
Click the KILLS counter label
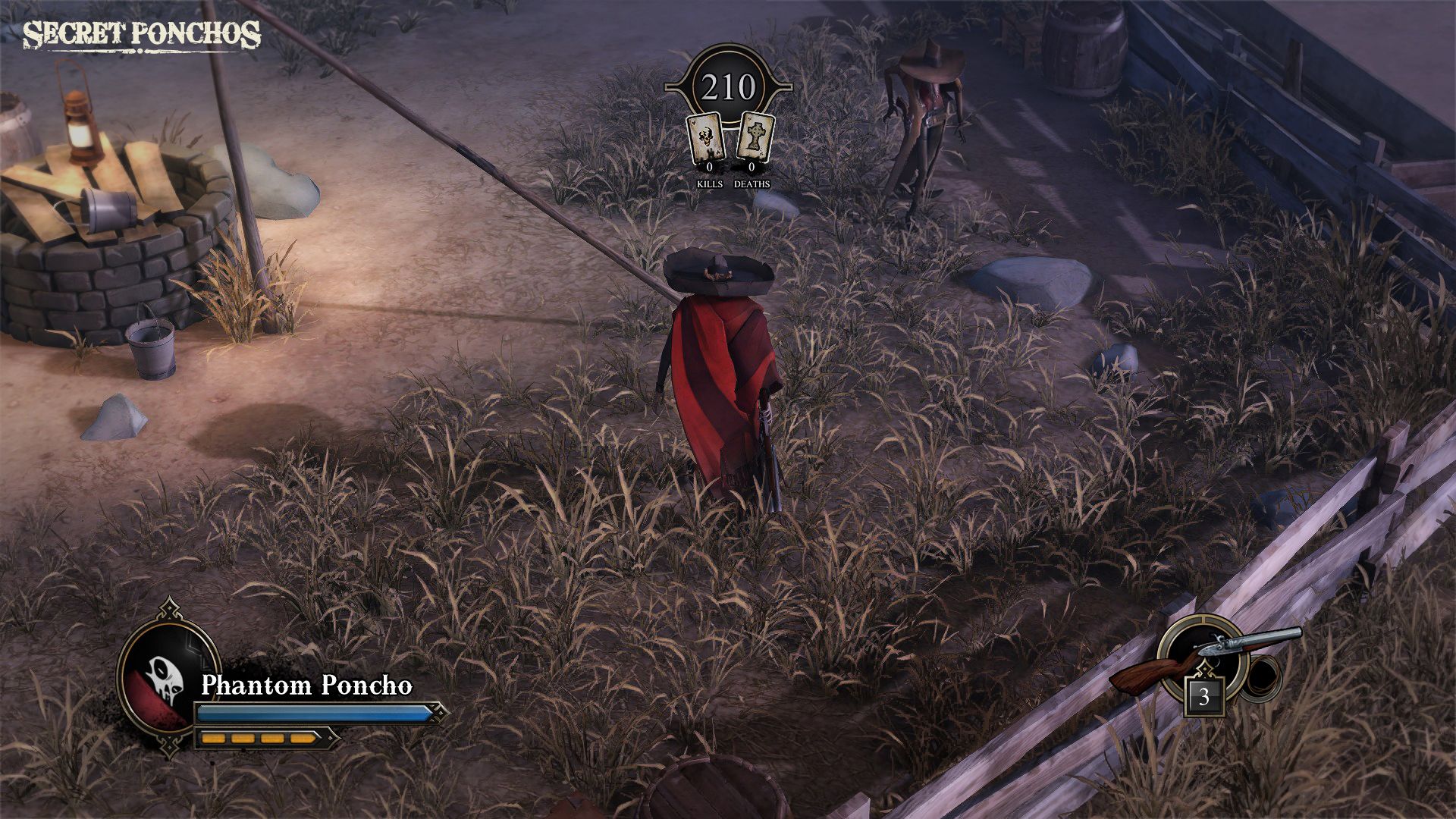pyautogui.click(x=710, y=184)
